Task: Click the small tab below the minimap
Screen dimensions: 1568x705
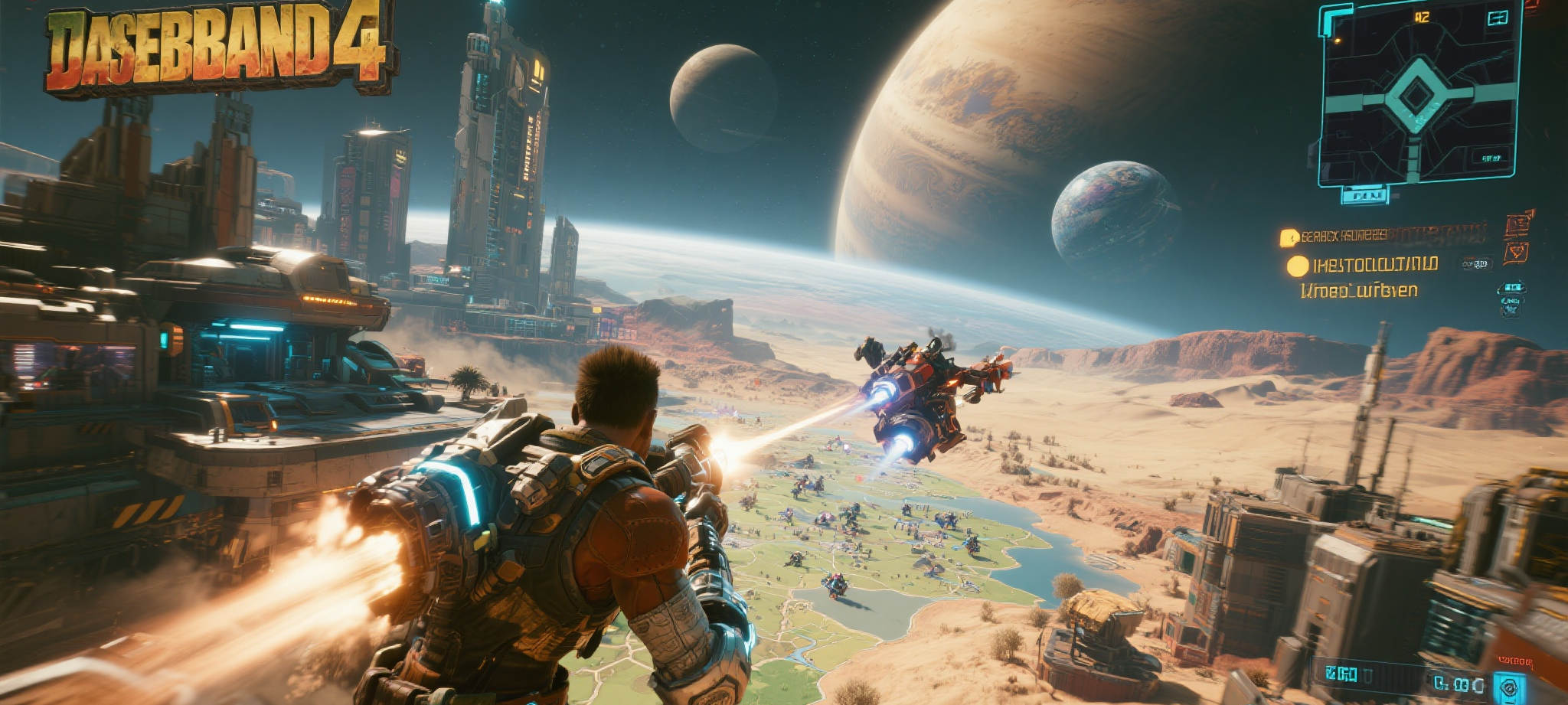Action: tap(1364, 196)
